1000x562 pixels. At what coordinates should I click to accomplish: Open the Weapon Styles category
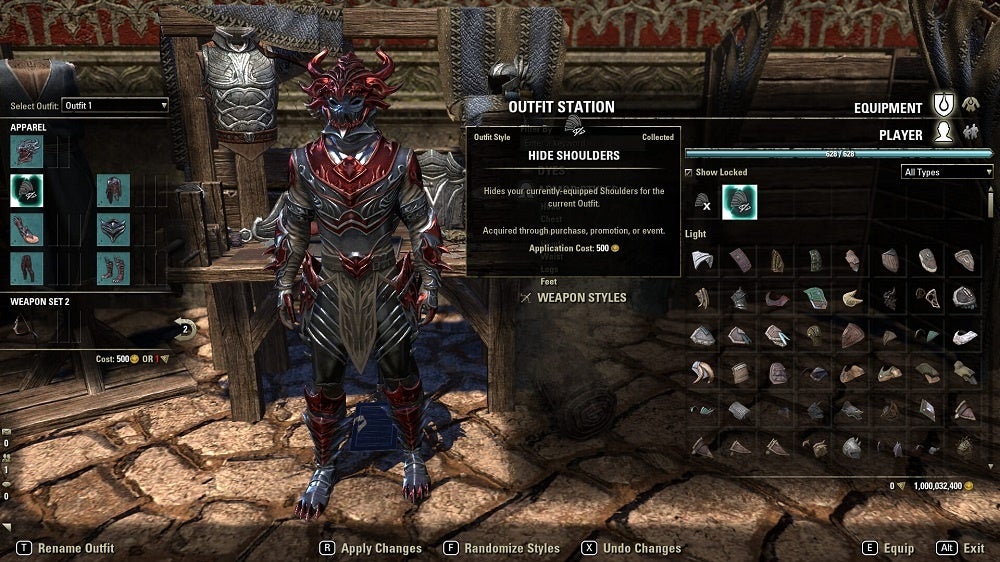(x=581, y=297)
